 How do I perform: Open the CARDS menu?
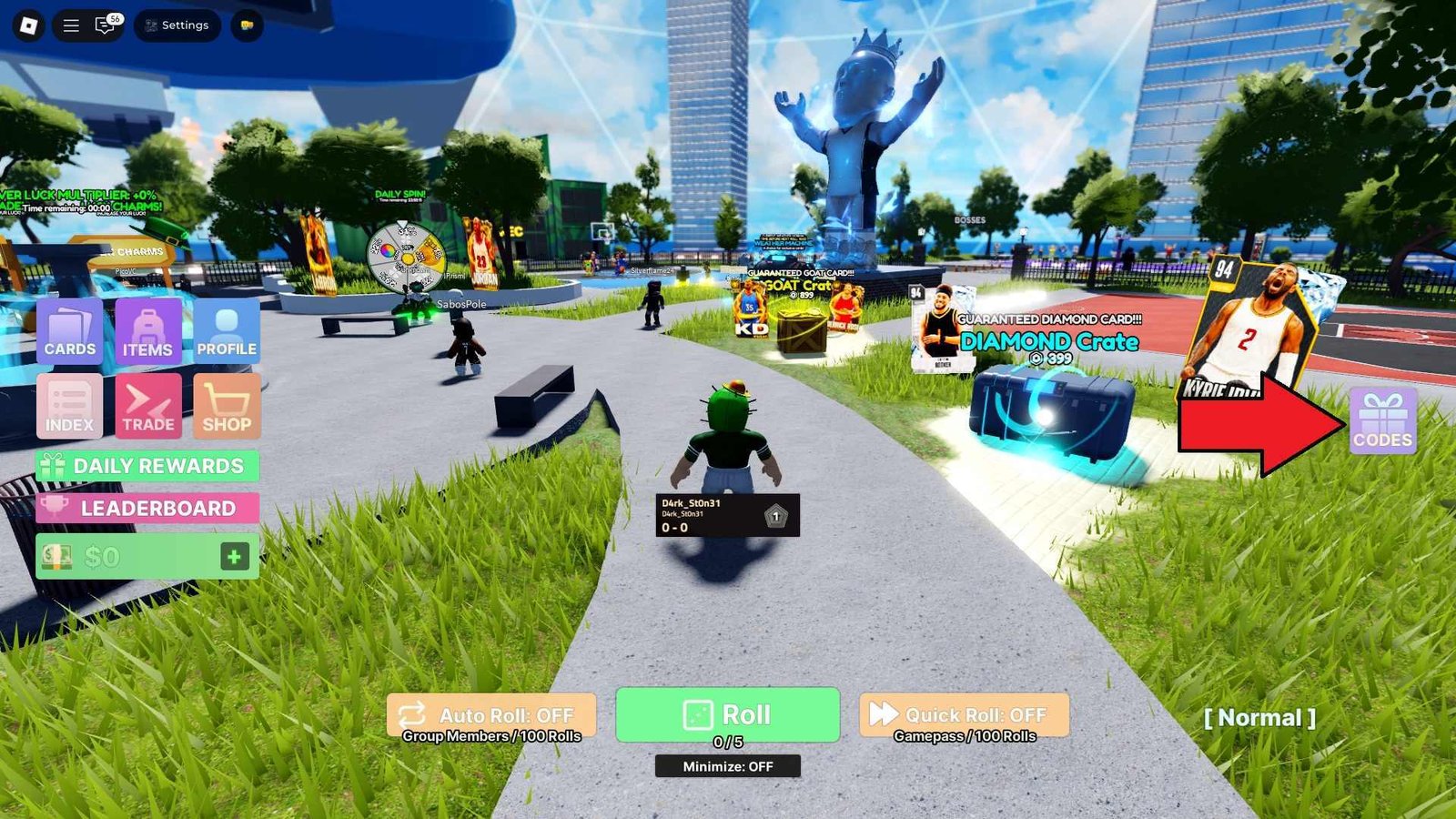tap(69, 331)
